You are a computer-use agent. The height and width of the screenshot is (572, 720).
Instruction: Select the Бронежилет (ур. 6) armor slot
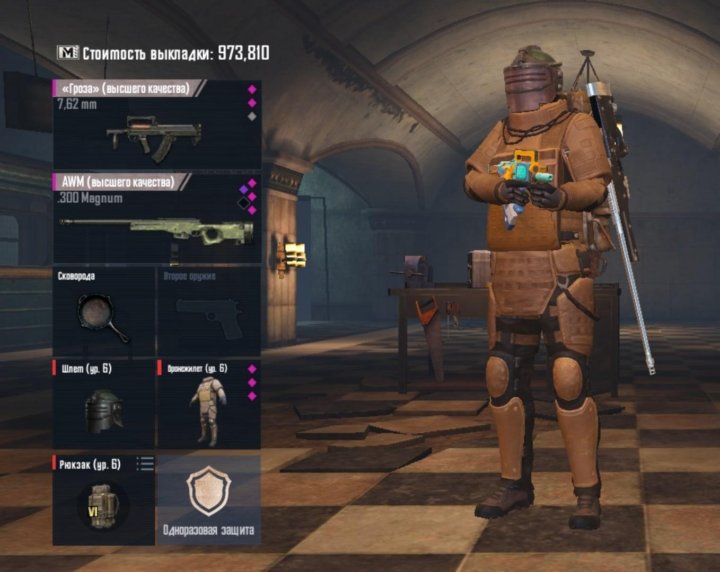click(x=208, y=404)
